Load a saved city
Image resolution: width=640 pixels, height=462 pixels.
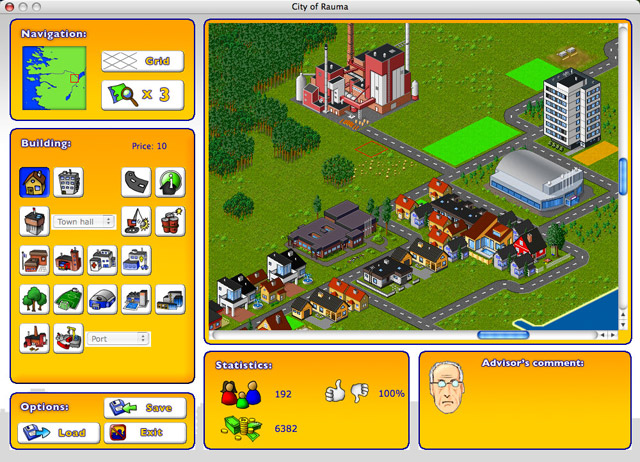tap(58, 433)
